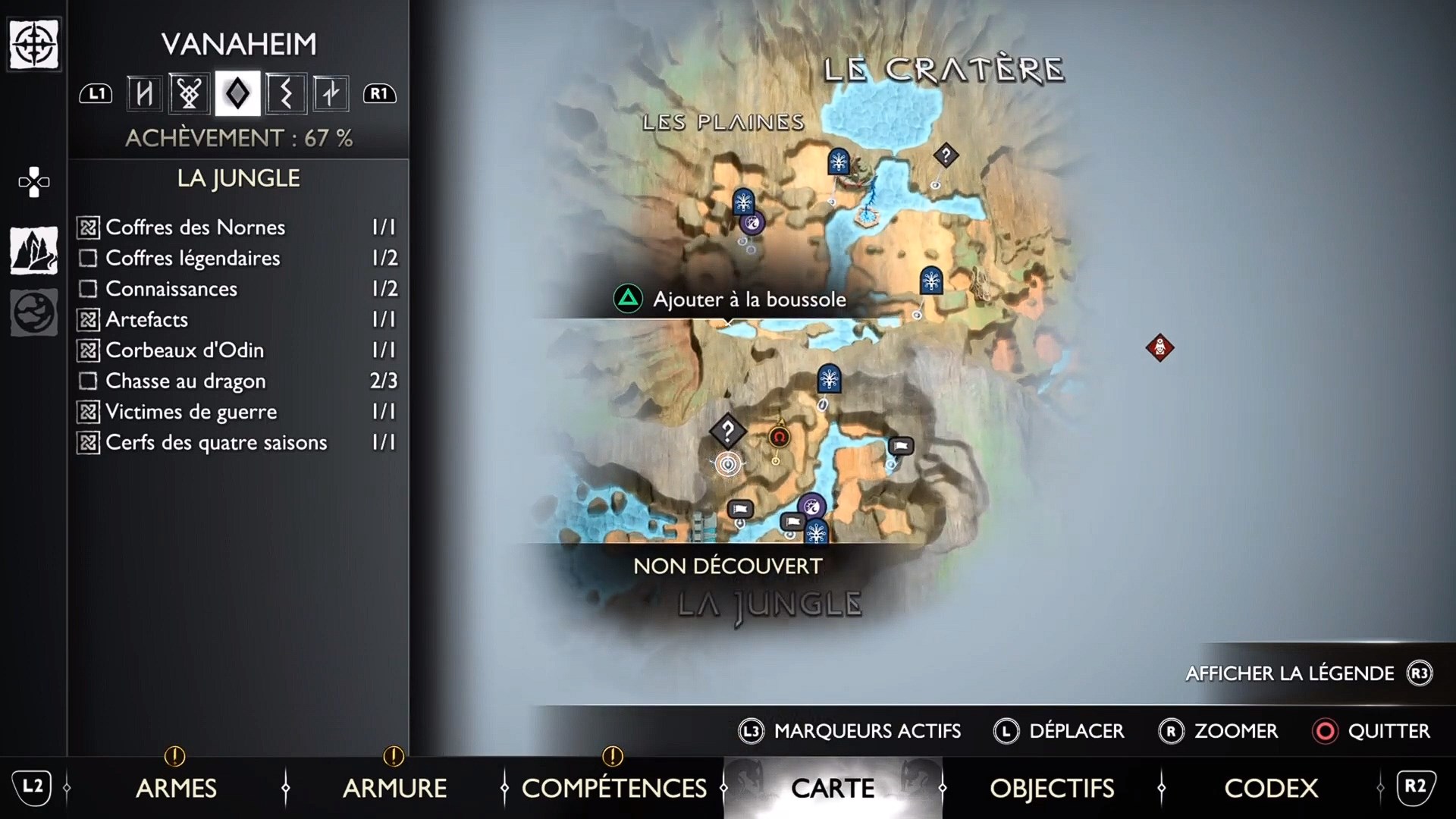Select the mountain region icon in the sidebar
Screen dimensions: 1456x819
point(33,250)
